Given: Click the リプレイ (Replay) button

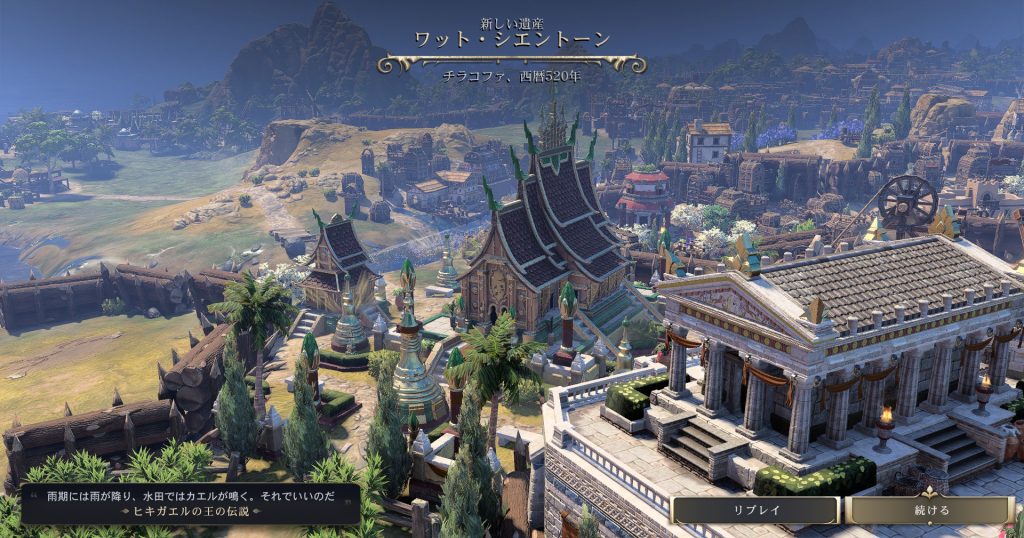Looking at the screenshot, I should click(x=755, y=510).
